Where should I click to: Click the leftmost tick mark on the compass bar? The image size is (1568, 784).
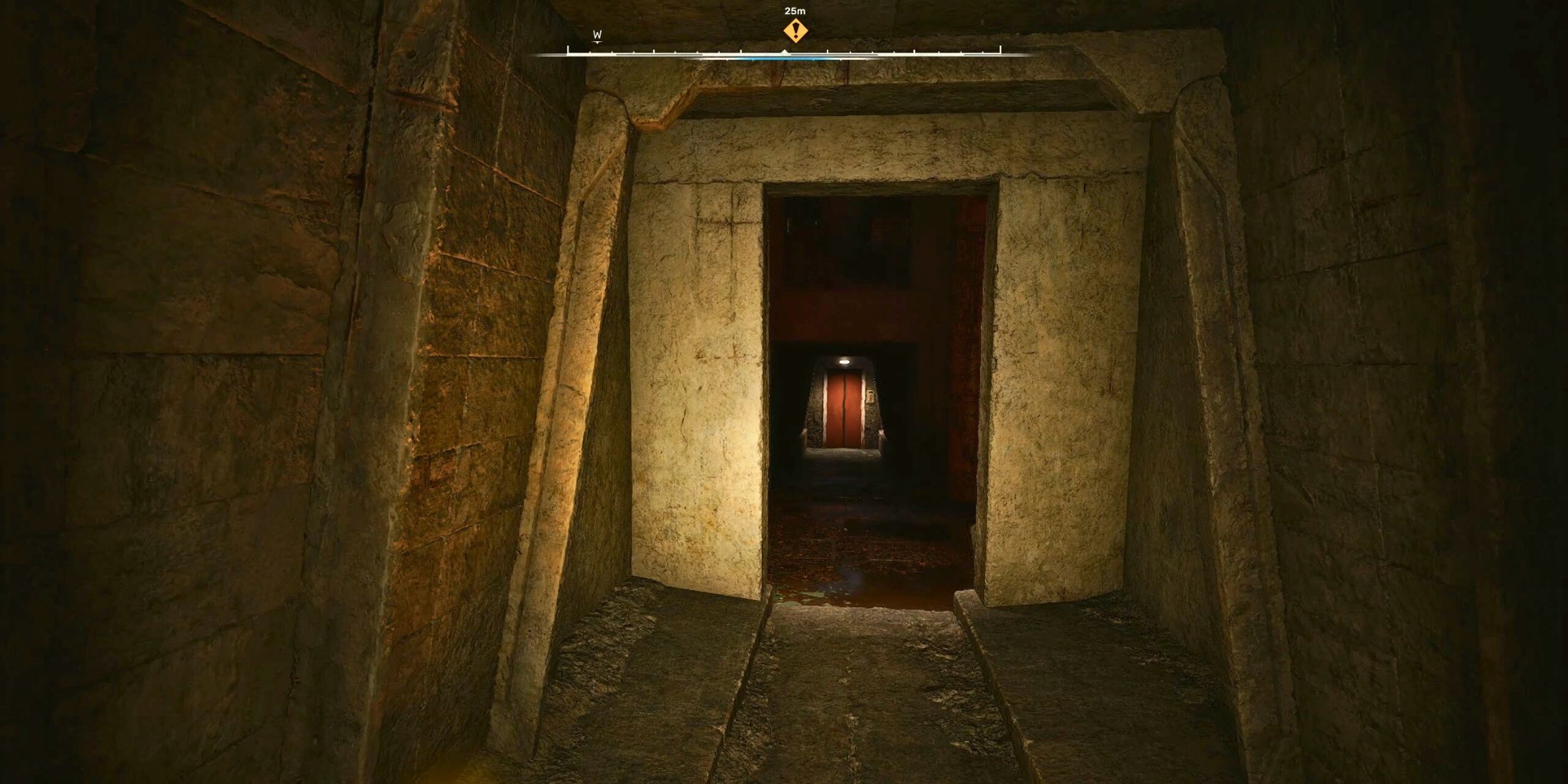click(x=568, y=51)
